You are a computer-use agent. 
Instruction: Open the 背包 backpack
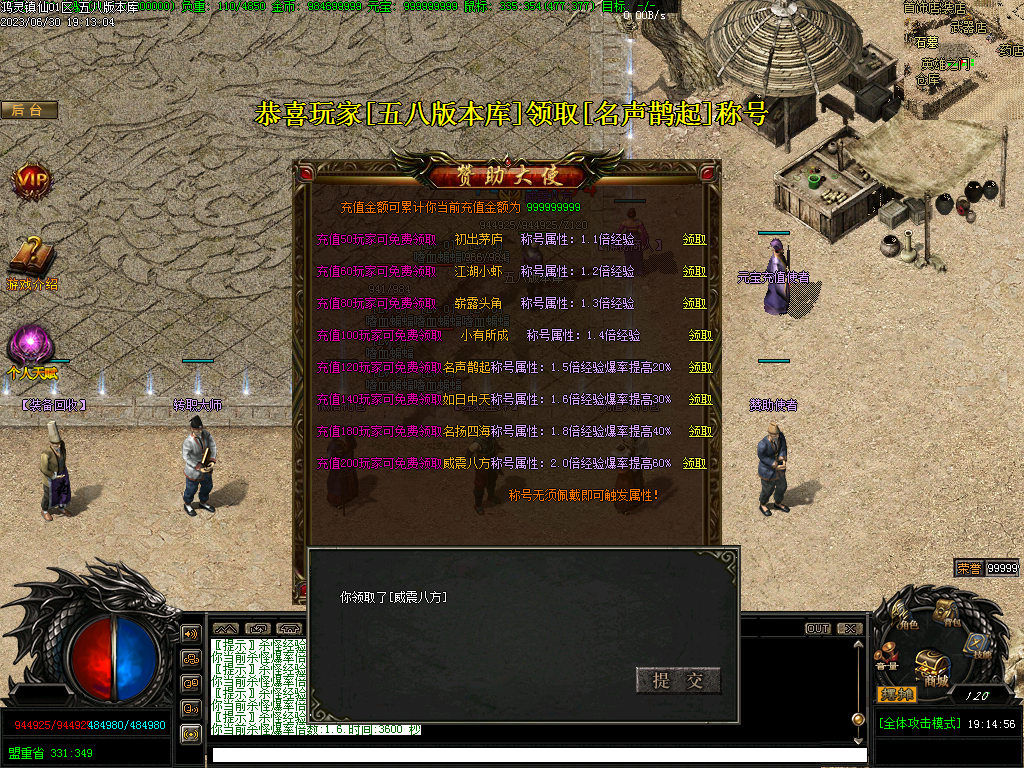pos(946,612)
